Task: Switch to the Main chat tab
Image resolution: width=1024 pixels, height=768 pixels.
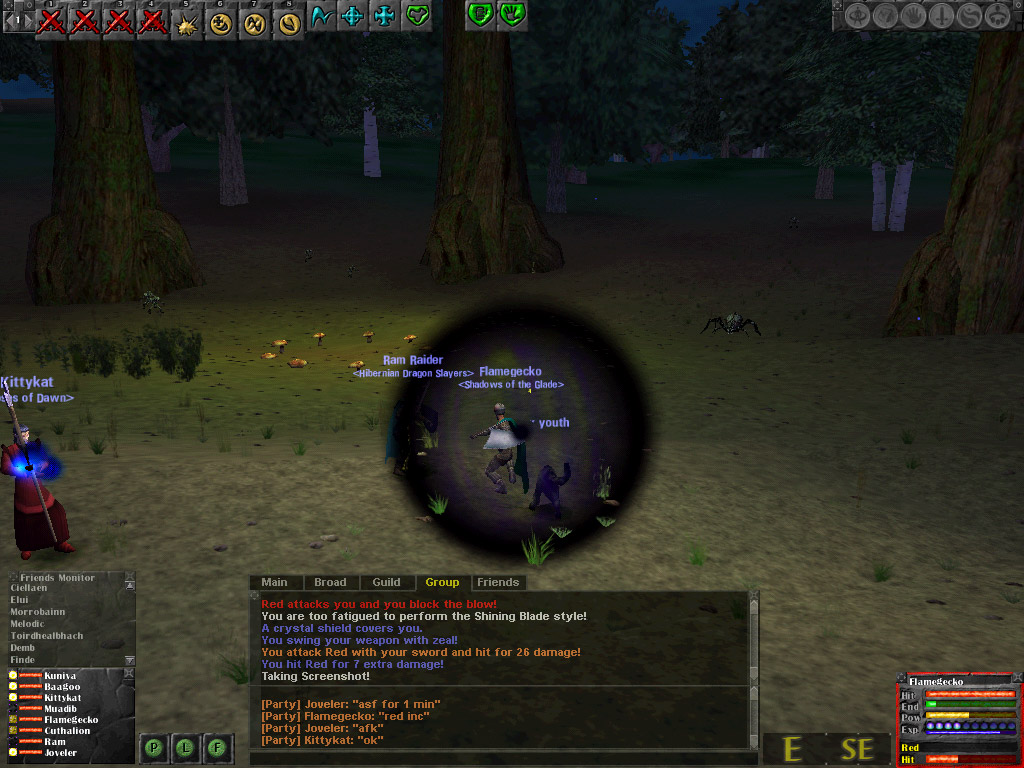Action: (x=274, y=582)
